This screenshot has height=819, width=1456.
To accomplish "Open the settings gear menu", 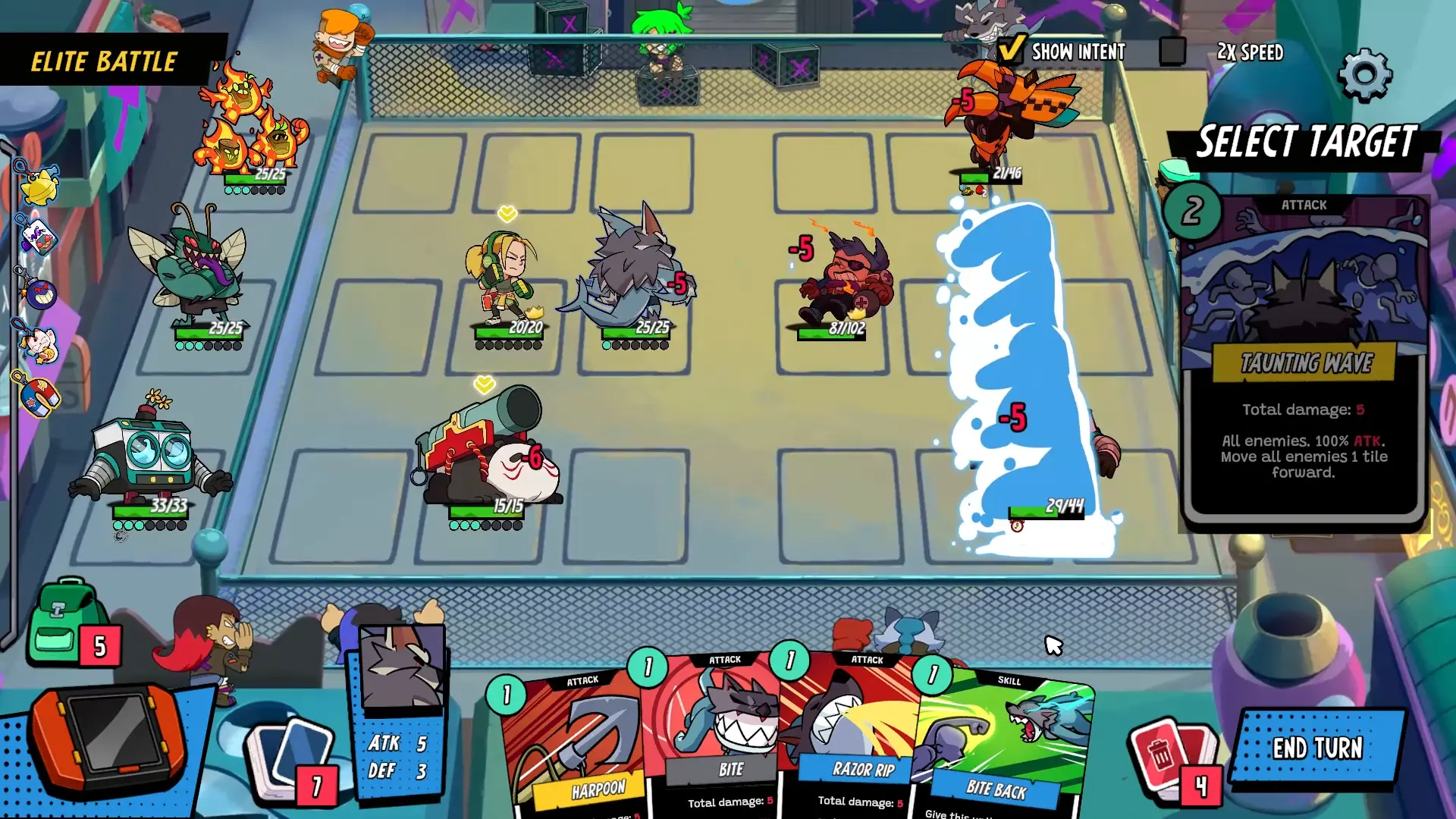I will click(x=1365, y=73).
